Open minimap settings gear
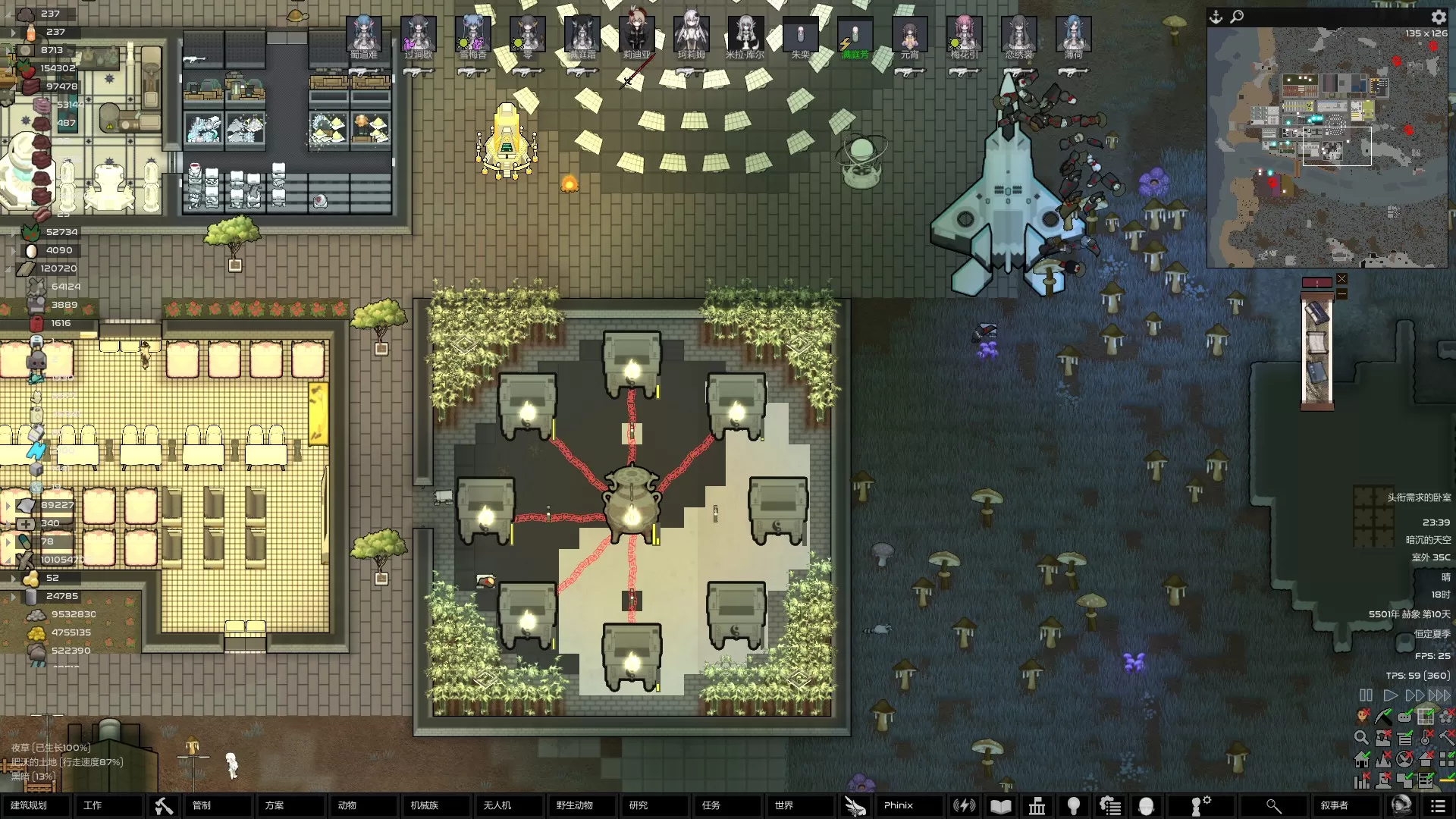1456x819 pixels. click(x=1439, y=17)
